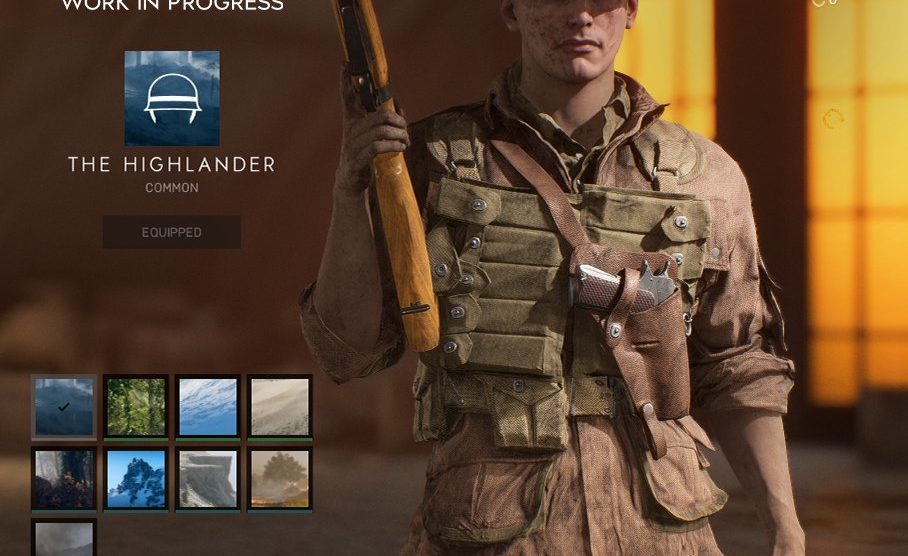Pick the blue sky with clouds thumbnail
This screenshot has width=908, height=556.
point(208,407)
